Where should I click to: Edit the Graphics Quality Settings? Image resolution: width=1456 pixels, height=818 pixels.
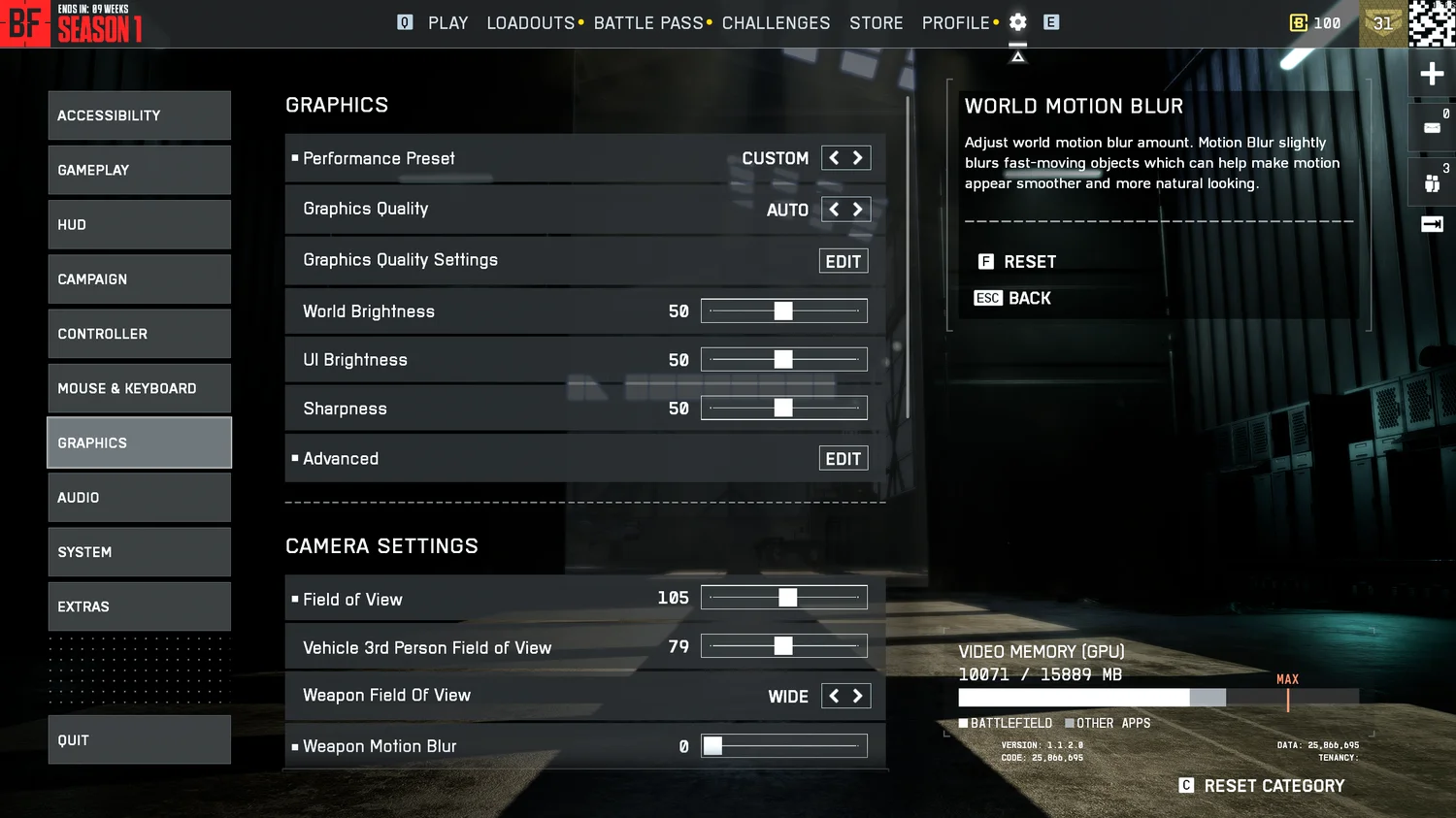[x=843, y=261]
